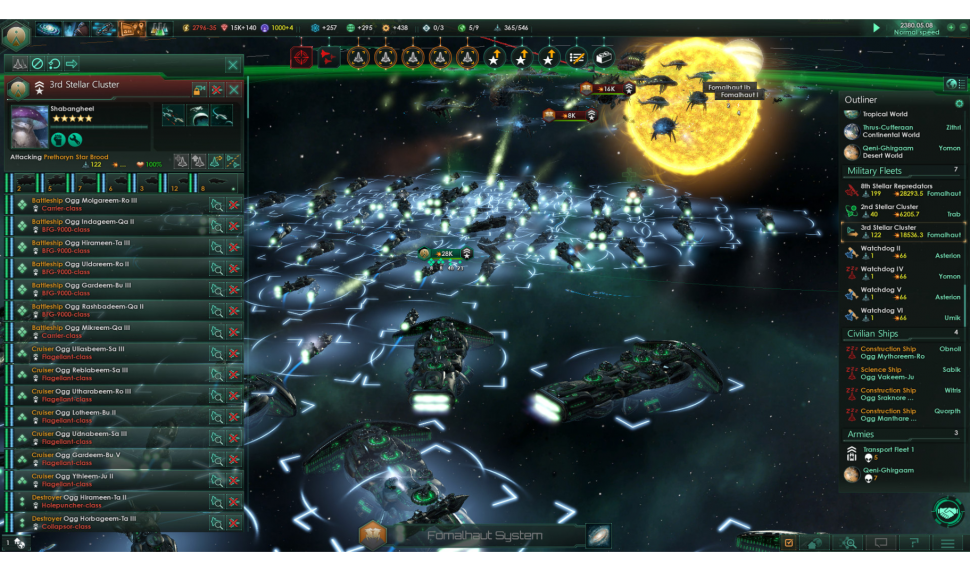Viewport: 970px width, 570px height.
Task: Open the empire government emblem button
Action: (15, 33)
